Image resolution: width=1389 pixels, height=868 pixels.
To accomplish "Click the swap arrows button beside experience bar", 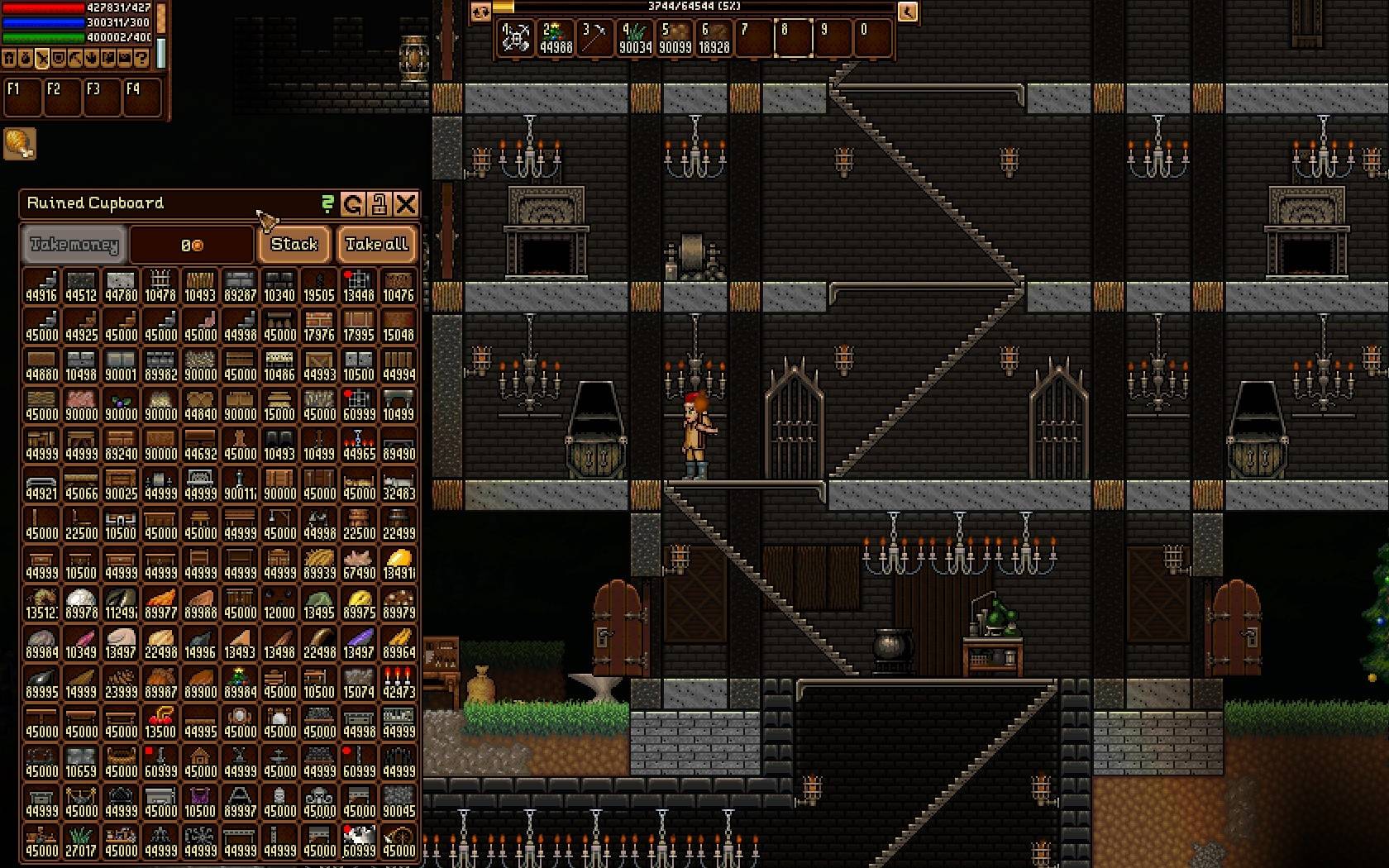I will [x=480, y=12].
